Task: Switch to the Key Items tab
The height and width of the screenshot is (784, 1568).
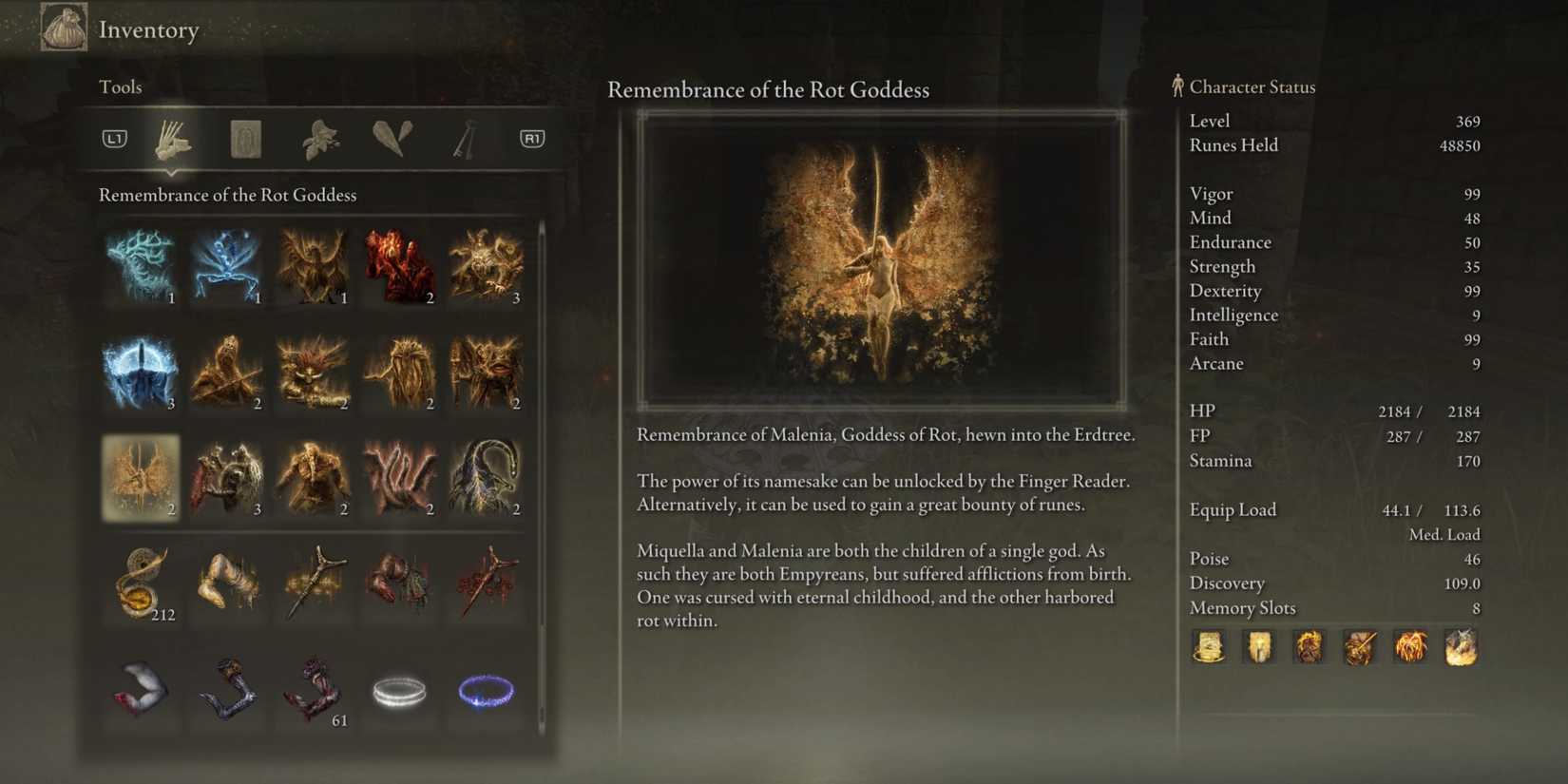Action: (466, 138)
